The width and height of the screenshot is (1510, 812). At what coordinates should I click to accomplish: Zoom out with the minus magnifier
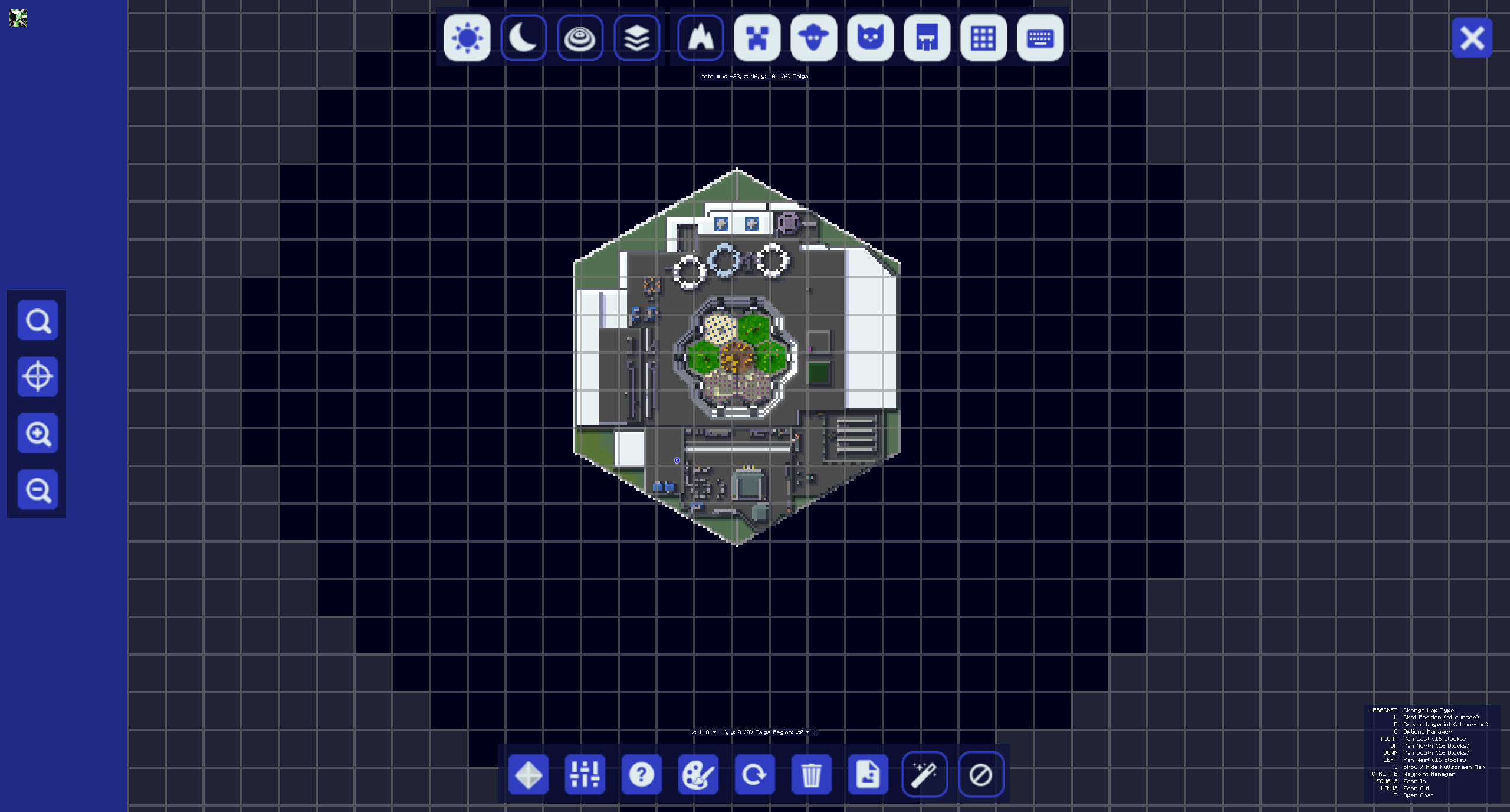[x=38, y=490]
